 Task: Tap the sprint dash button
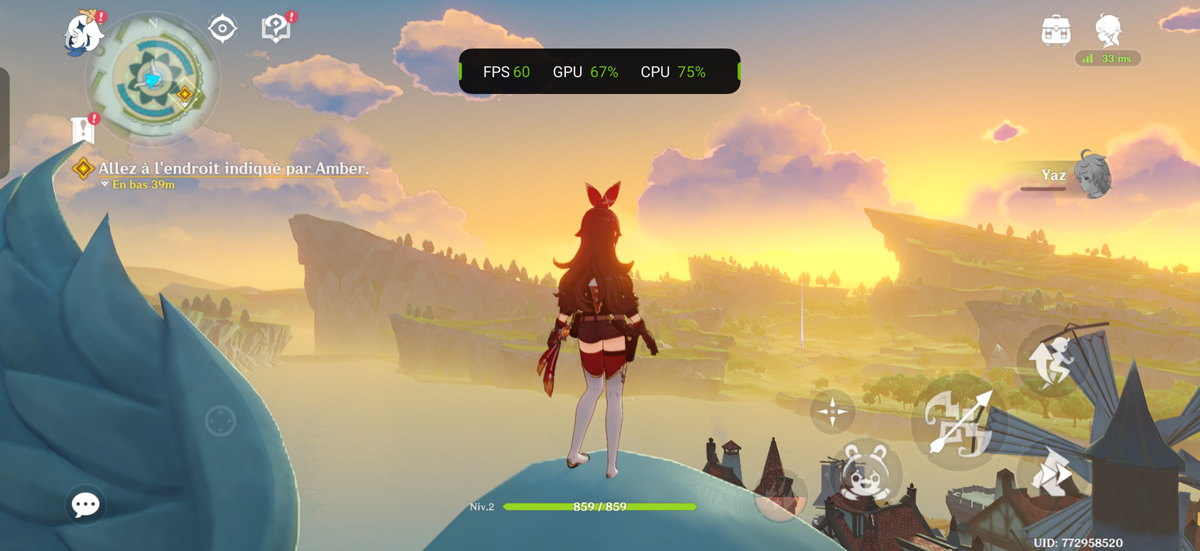click(x=1049, y=473)
